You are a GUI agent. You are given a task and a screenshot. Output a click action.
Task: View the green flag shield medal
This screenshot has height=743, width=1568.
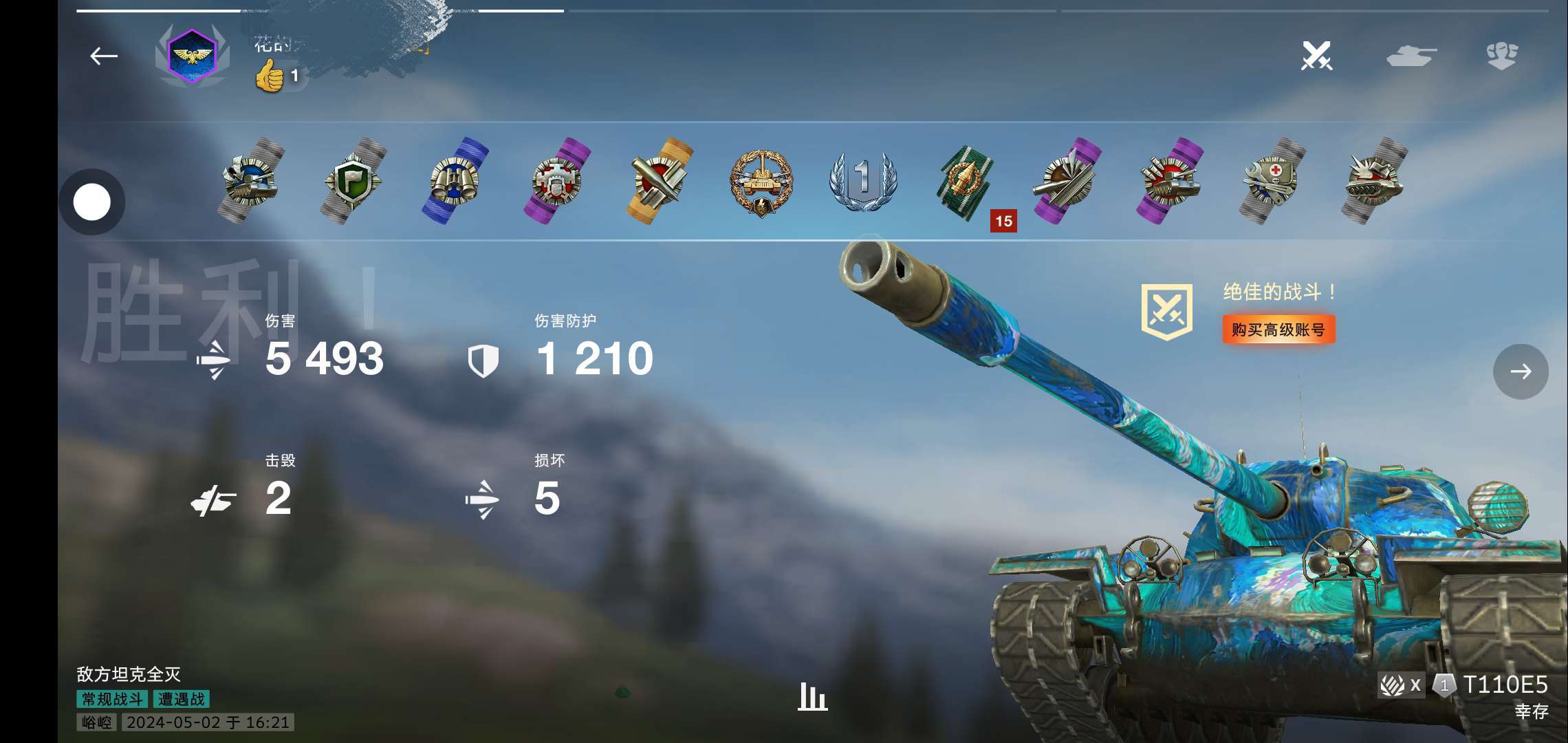point(353,180)
